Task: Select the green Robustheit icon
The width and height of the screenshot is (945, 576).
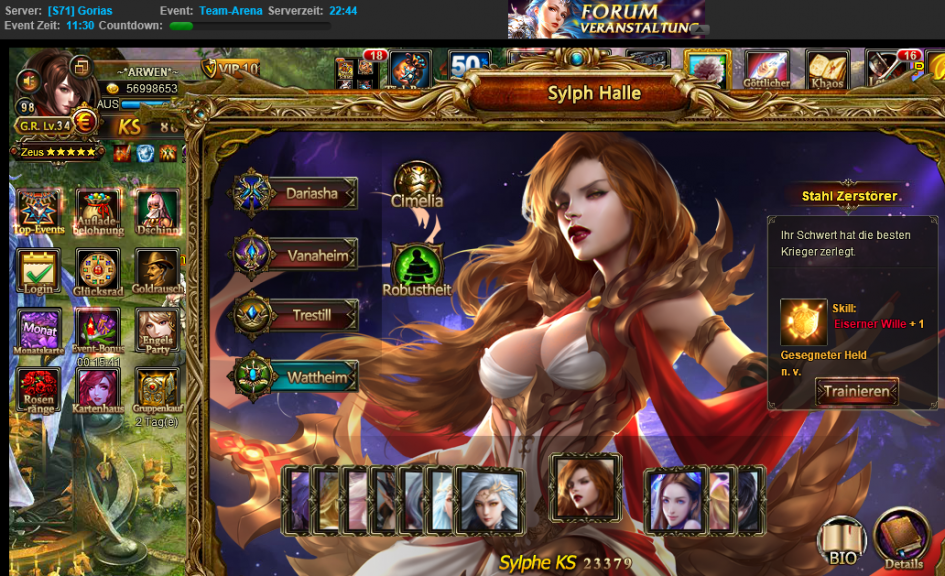Action: pyautogui.click(x=417, y=268)
